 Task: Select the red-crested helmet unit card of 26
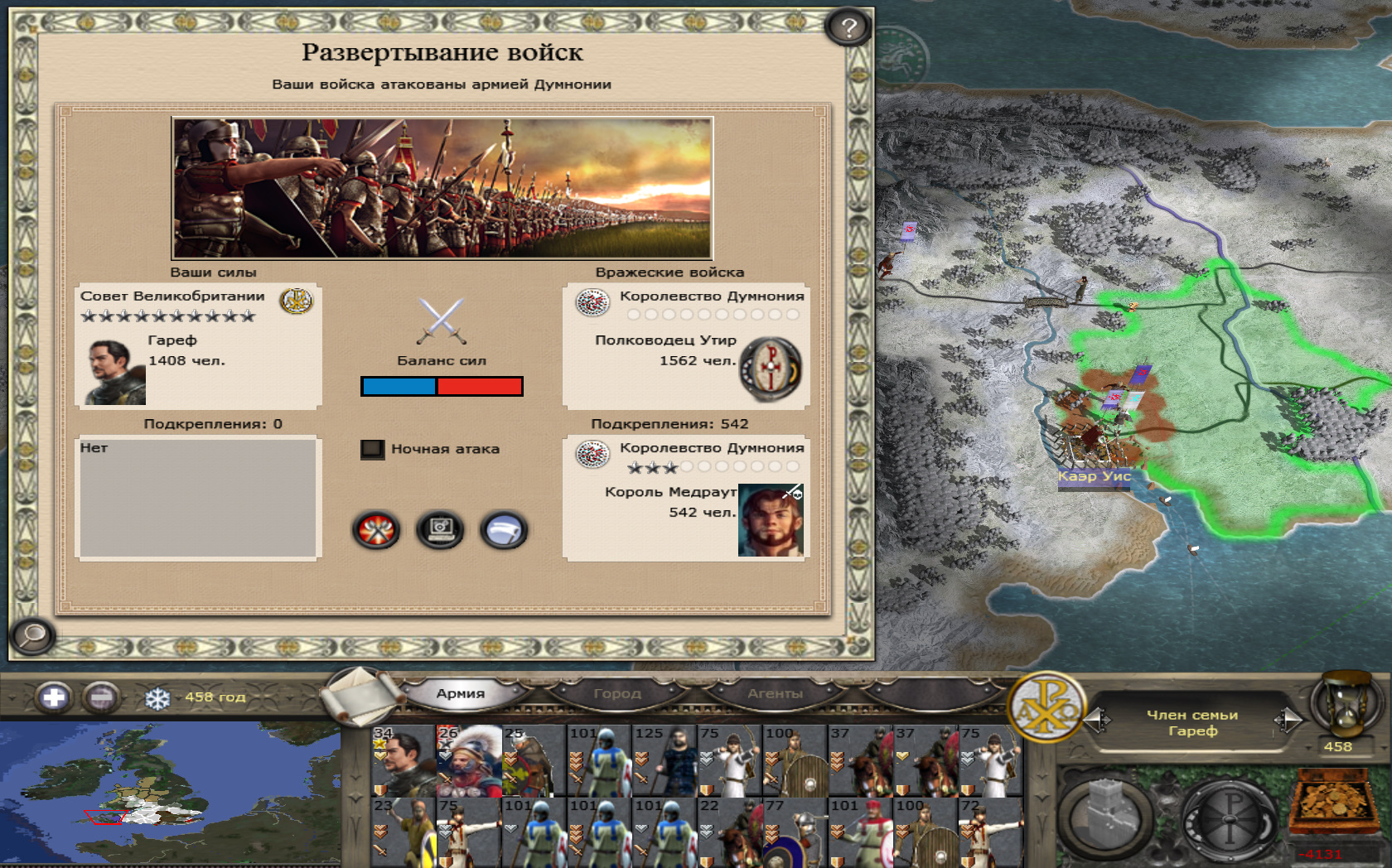pos(469,761)
